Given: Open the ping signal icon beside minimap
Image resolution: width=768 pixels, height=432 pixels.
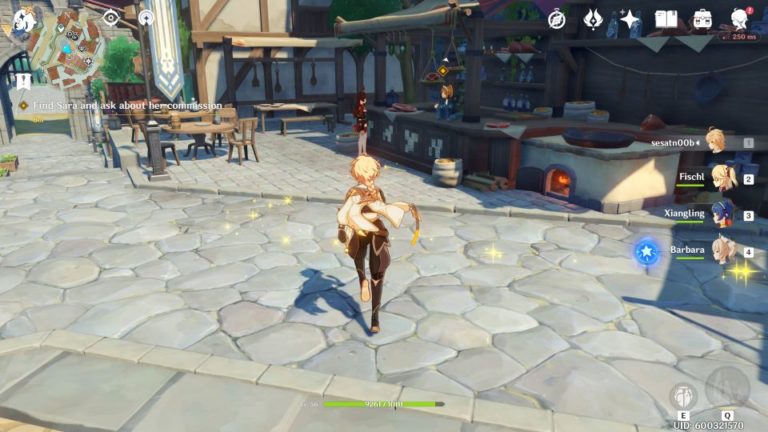Looking at the screenshot, I should (146, 17).
